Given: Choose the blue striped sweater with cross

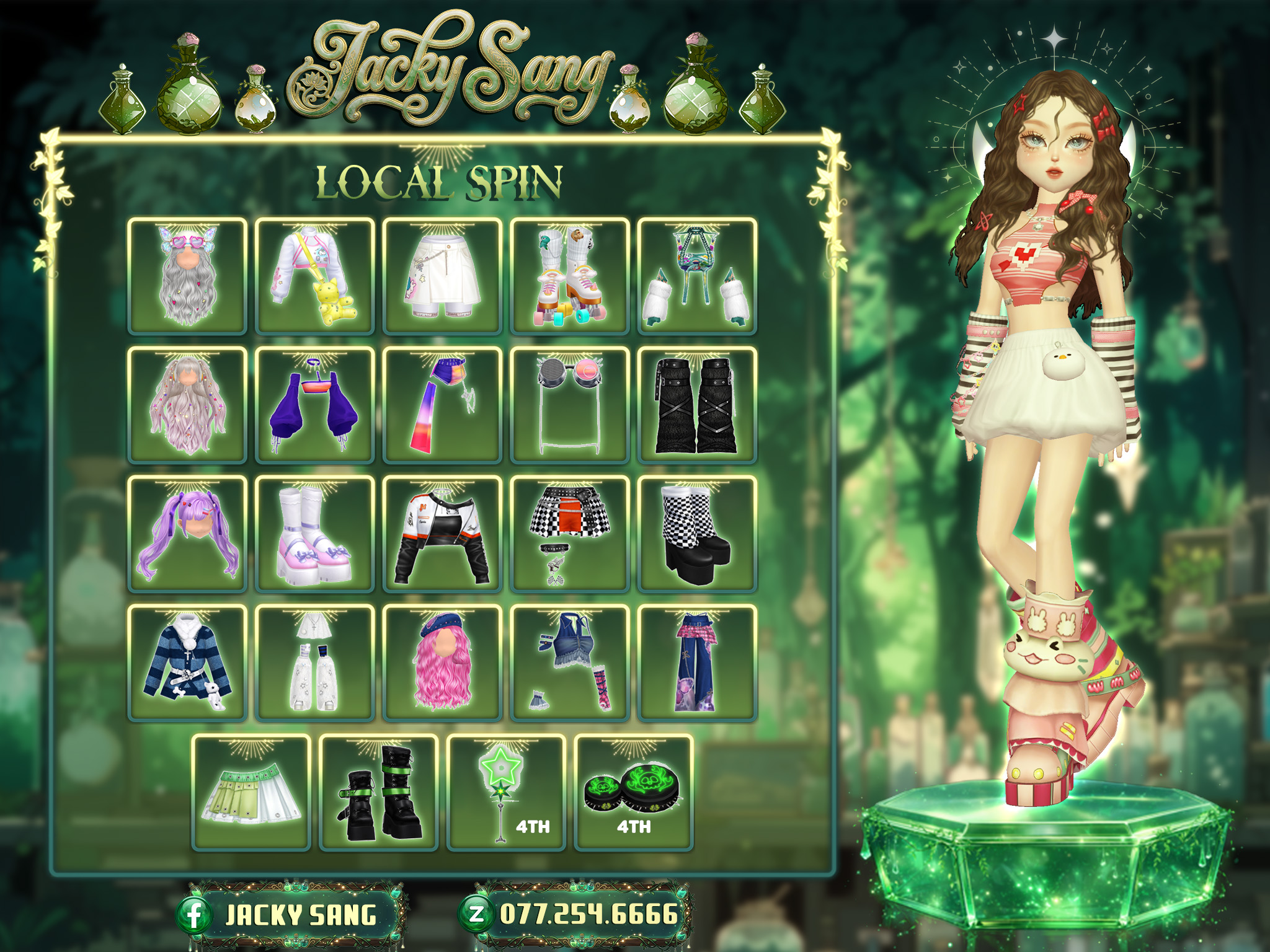Looking at the screenshot, I should (187, 663).
